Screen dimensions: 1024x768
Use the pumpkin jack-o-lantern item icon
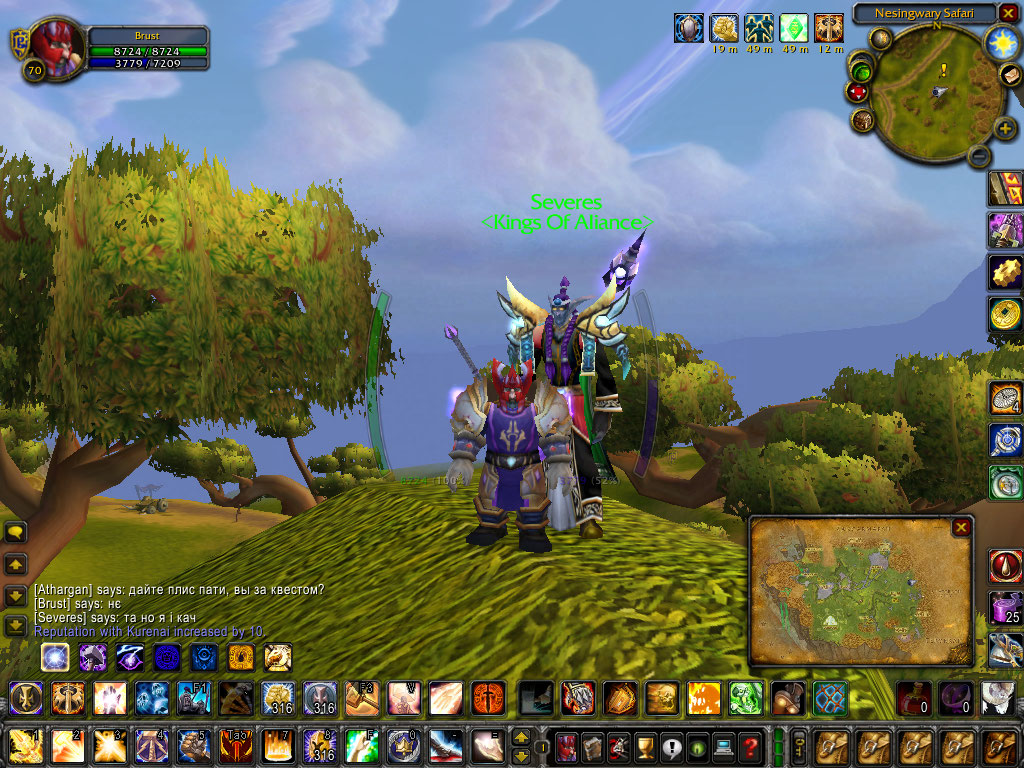[703, 696]
